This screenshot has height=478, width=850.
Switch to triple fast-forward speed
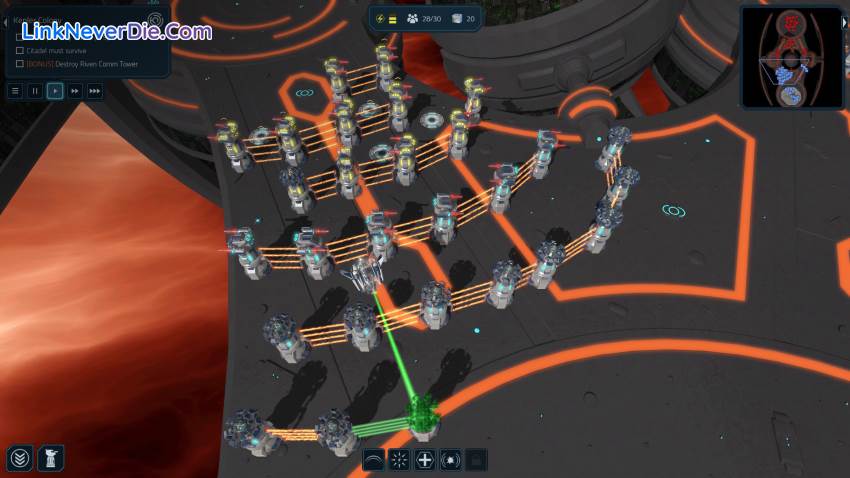tap(95, 91)
